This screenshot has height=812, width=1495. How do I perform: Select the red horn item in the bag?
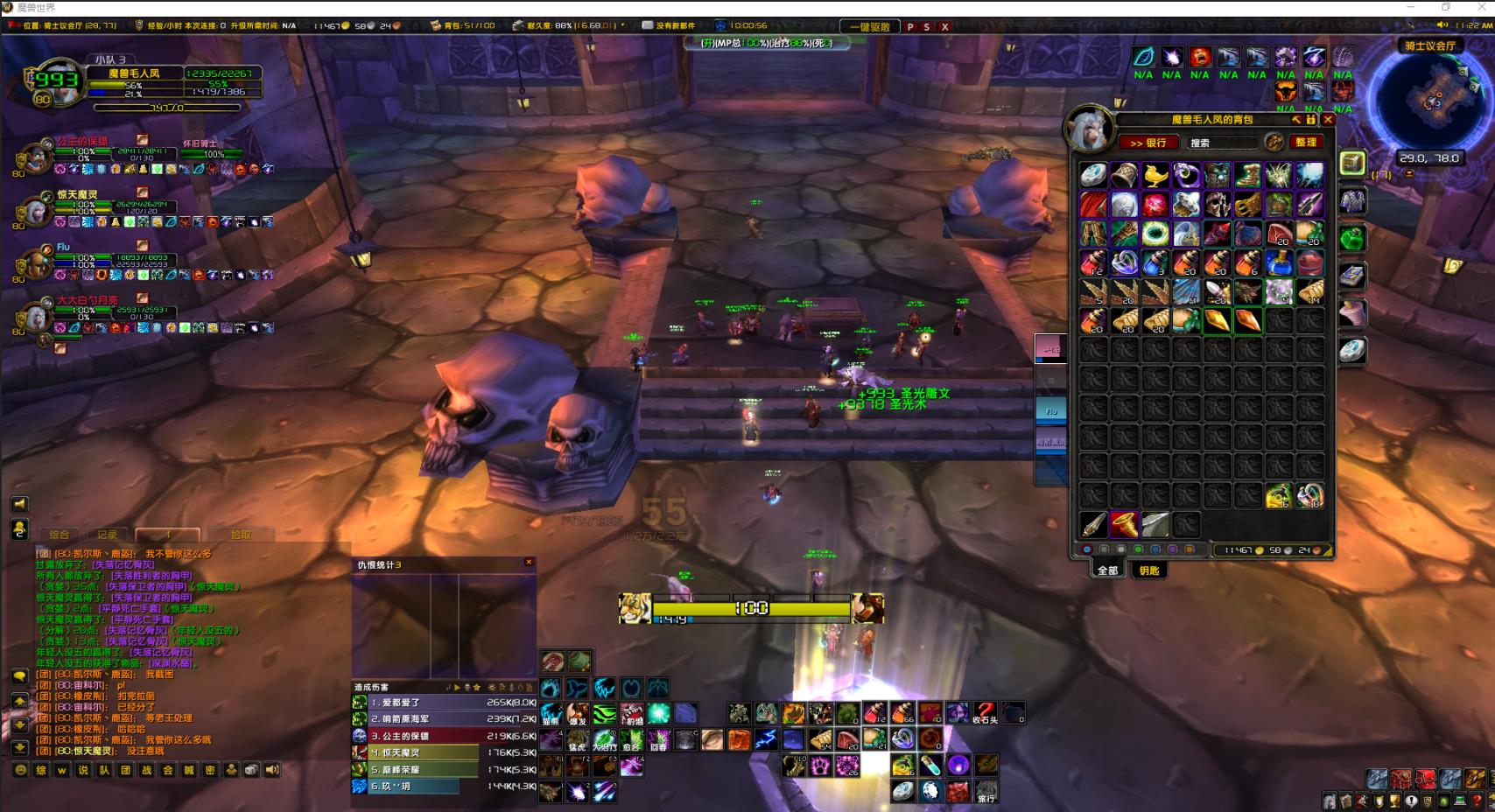coord(1125,524)
